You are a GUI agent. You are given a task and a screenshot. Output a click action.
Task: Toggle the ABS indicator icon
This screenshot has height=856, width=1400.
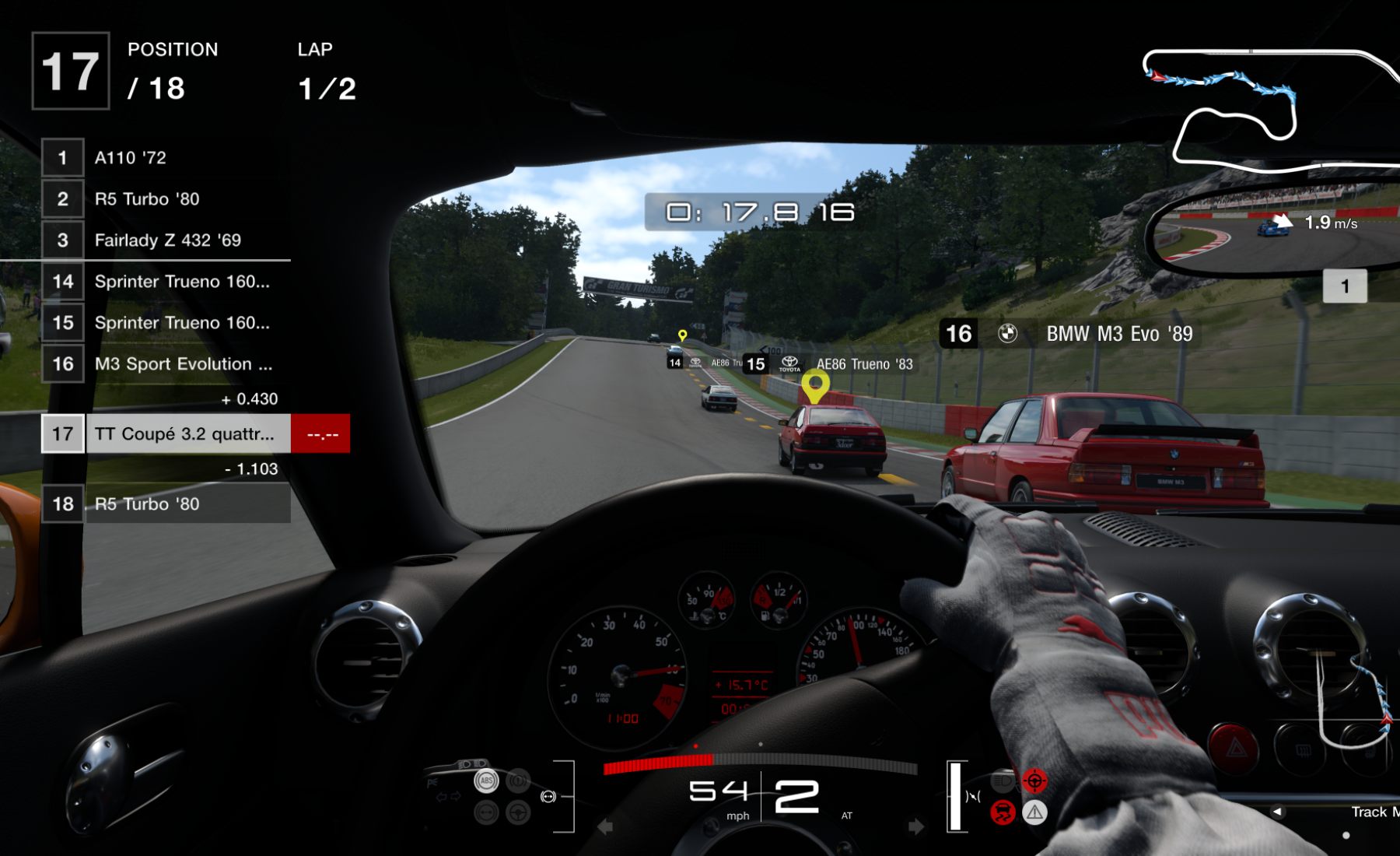tap(486, 781)
